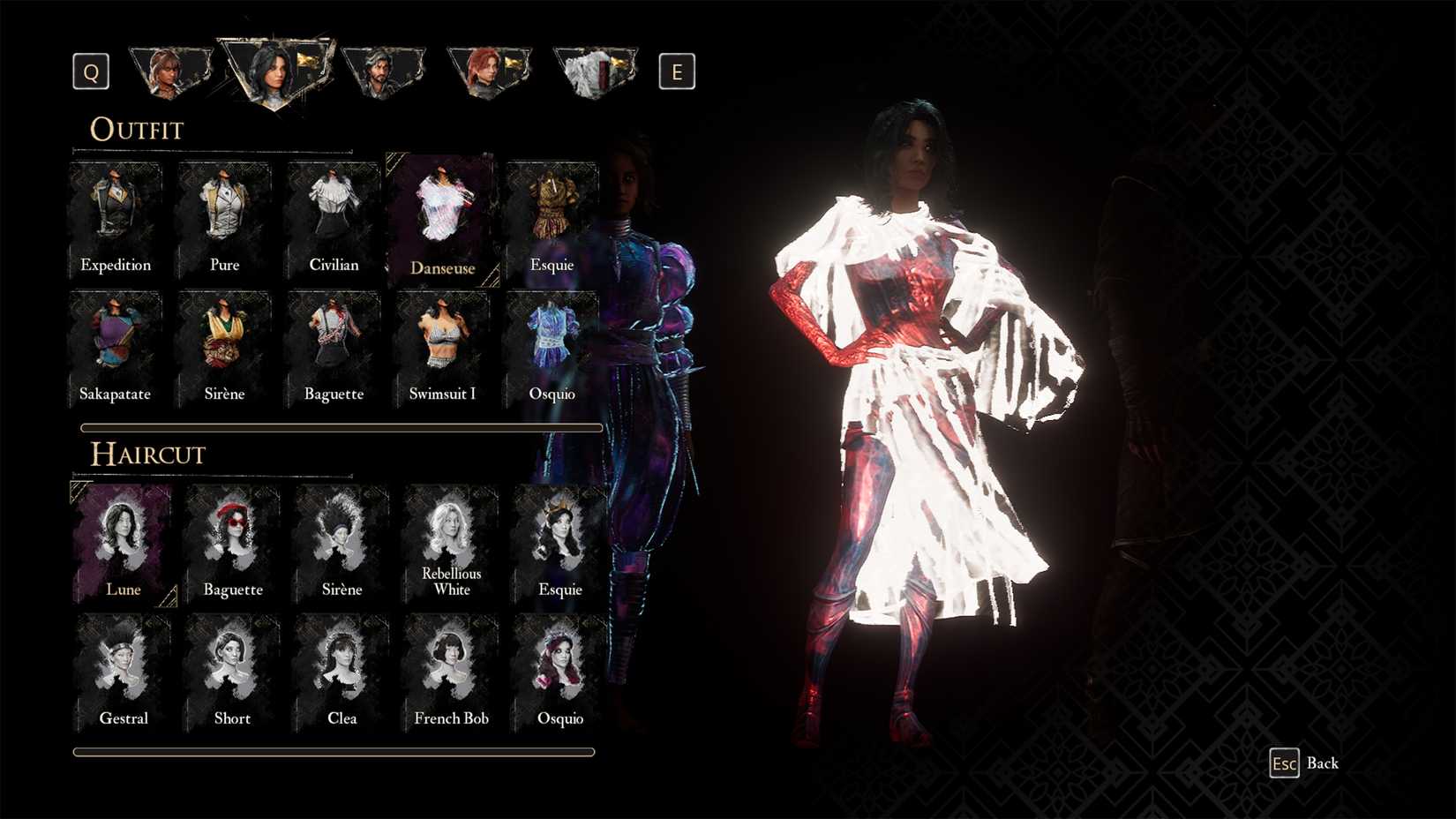
Task: Choose the Sirène outfit
Action: point(224,344)
